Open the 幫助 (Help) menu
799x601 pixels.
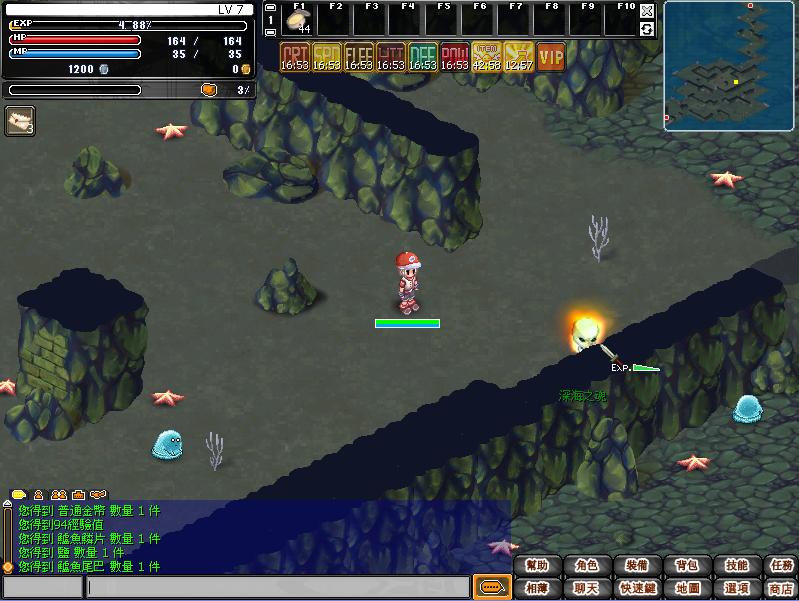point(537,566)
